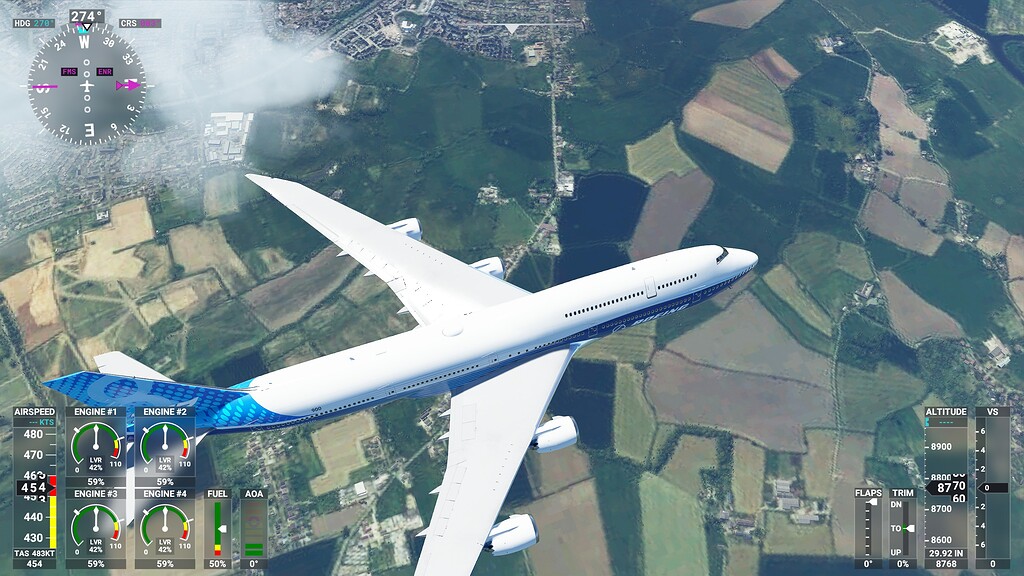Select the Engine #3 gauge
The image size is (1024, 576).
coord(96,526)
